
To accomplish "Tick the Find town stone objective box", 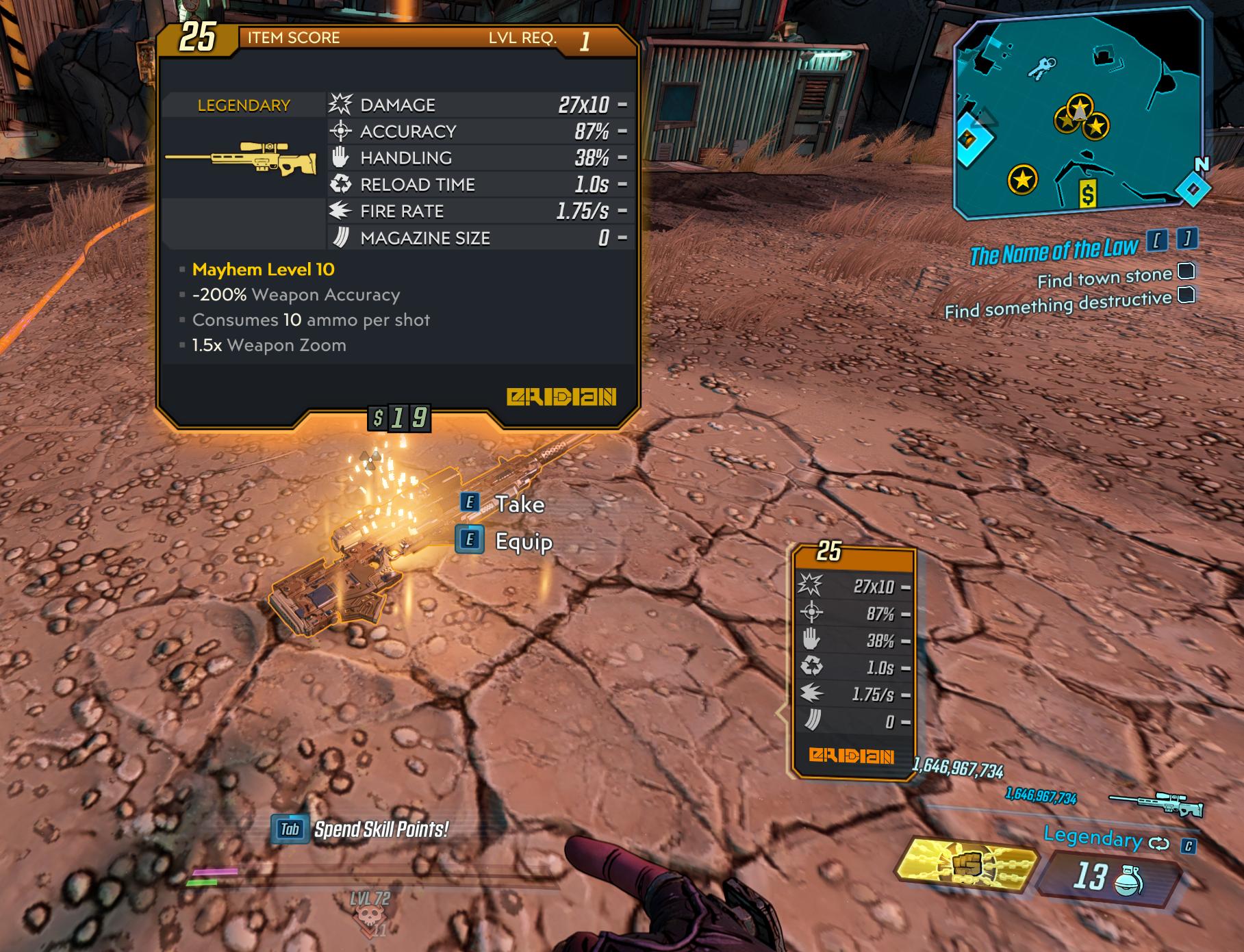I will (1186, 272).
